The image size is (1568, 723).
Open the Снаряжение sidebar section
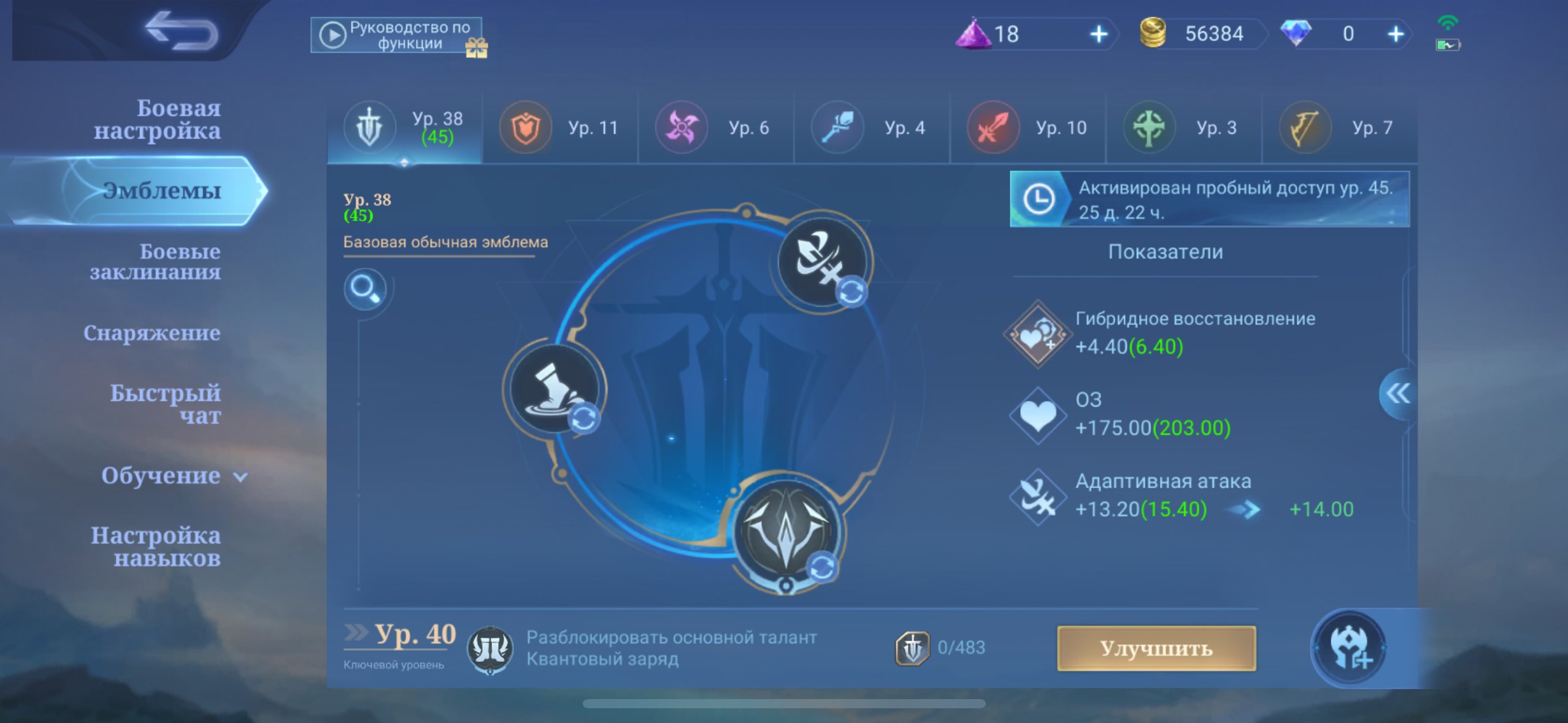152,333
